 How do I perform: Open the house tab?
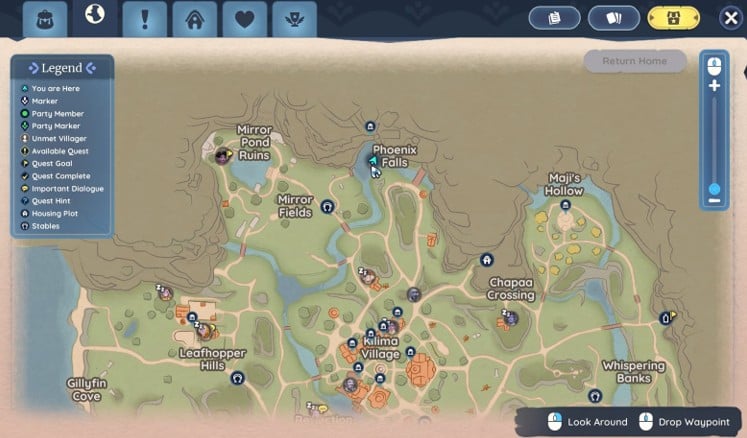point(194,19)
